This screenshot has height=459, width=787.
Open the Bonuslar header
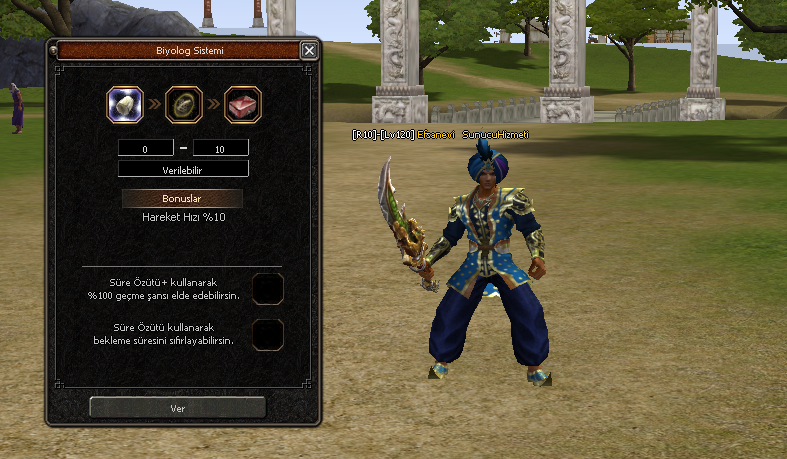pyautogui.click(x=182, y=199)
